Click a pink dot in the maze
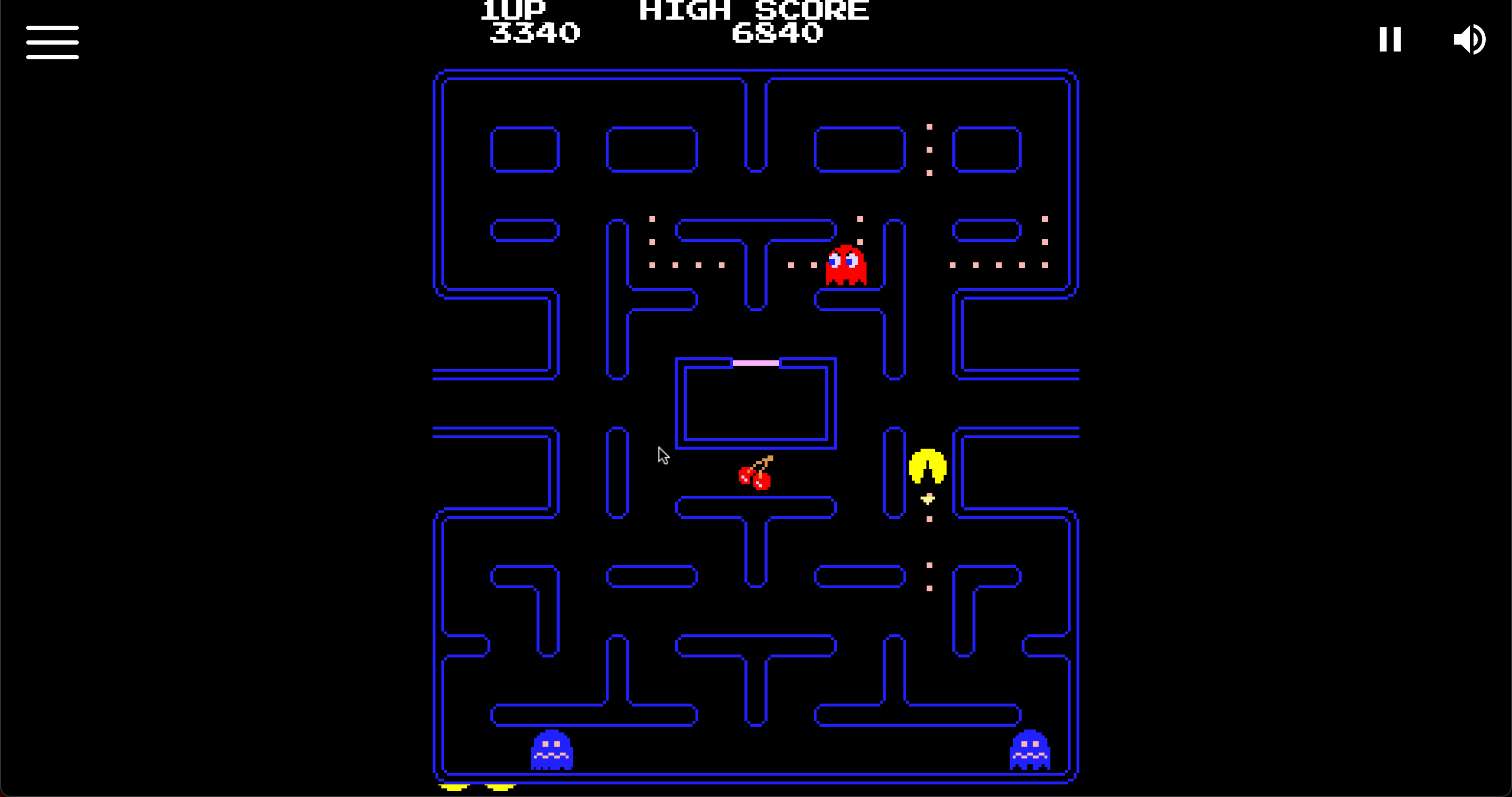The width and height of the screenshot is (1512, 797). (x=929, y=518)
